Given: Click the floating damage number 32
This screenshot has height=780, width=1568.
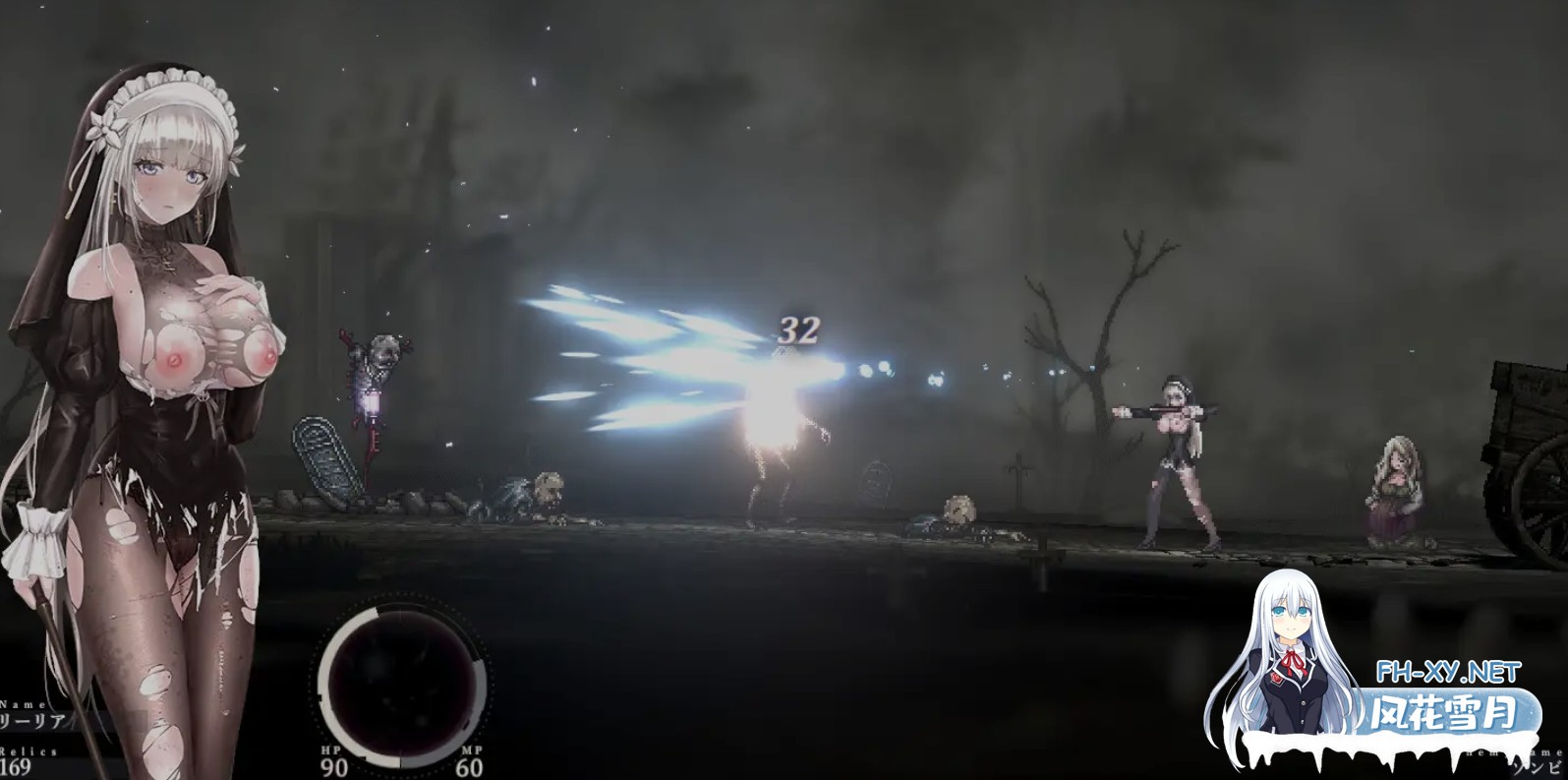Looking at the screenshot, I should tap(797, 330).
